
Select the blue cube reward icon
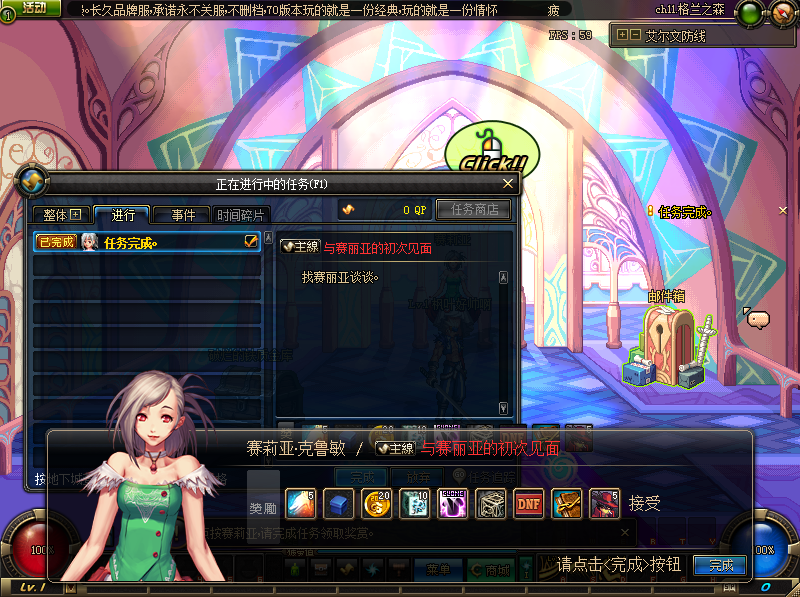(339, 503)
